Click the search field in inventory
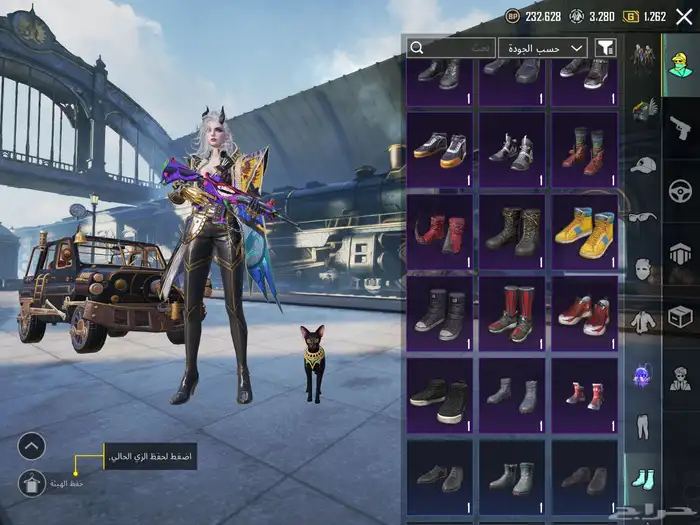This screenshot has height=525, width=700. [451, 48]
